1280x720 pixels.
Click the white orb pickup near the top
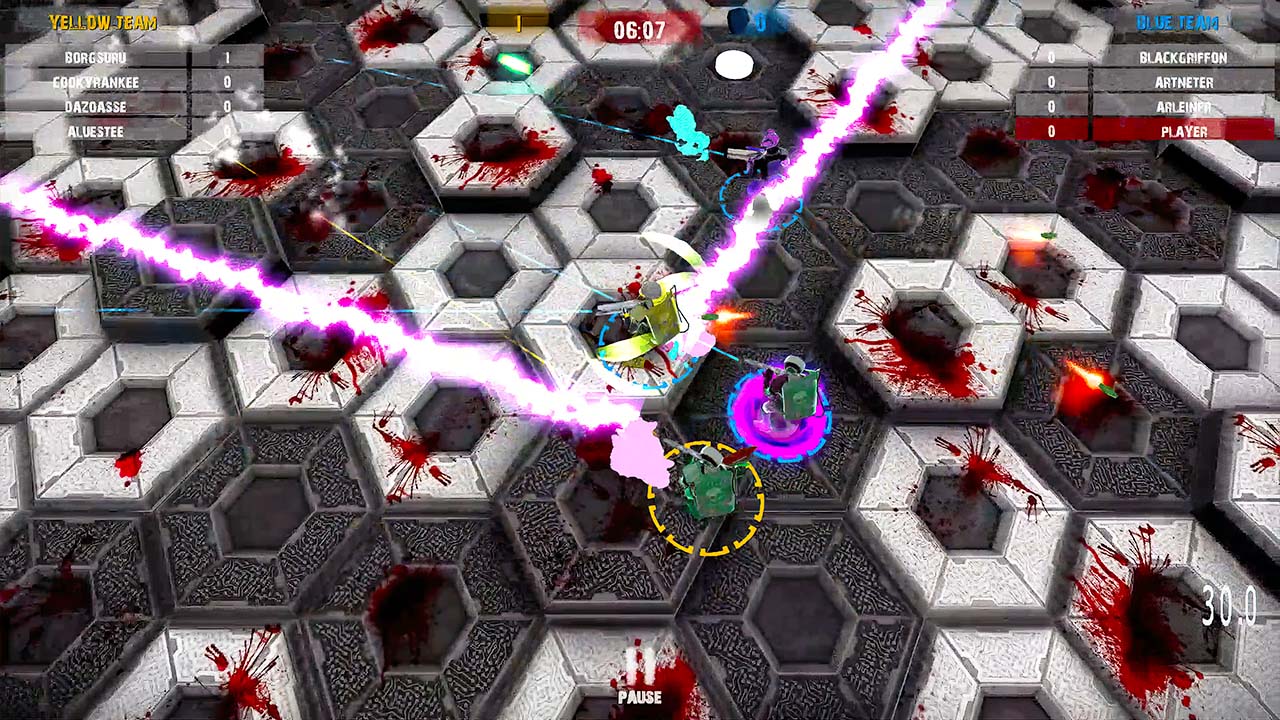tap(735, 64)
